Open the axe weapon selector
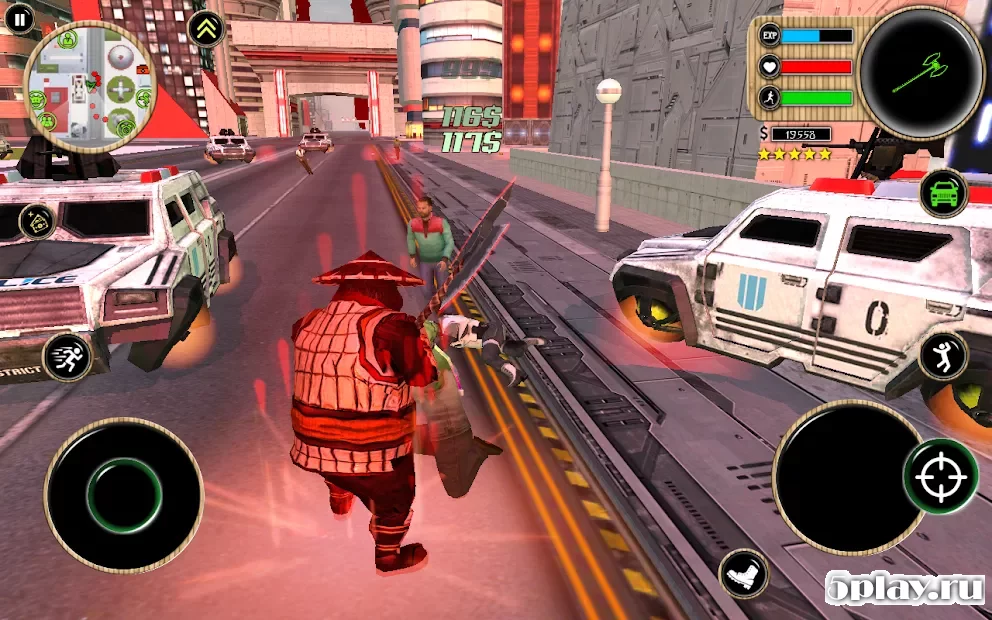The height and width of the screenshot is (620, 992). [x=920, y=72]
